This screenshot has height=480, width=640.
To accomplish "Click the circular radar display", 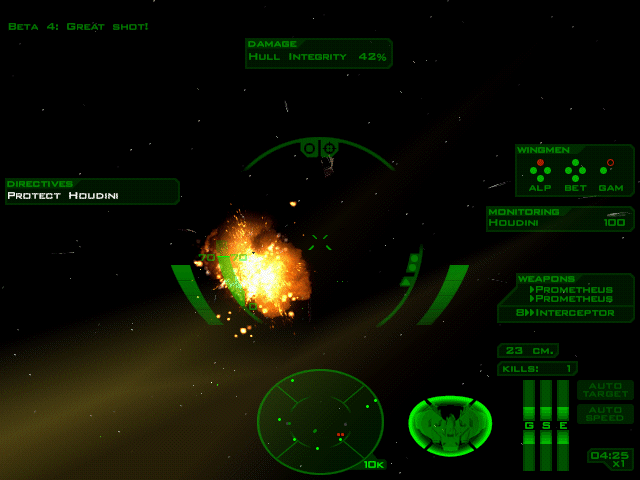I will [320, 421].
